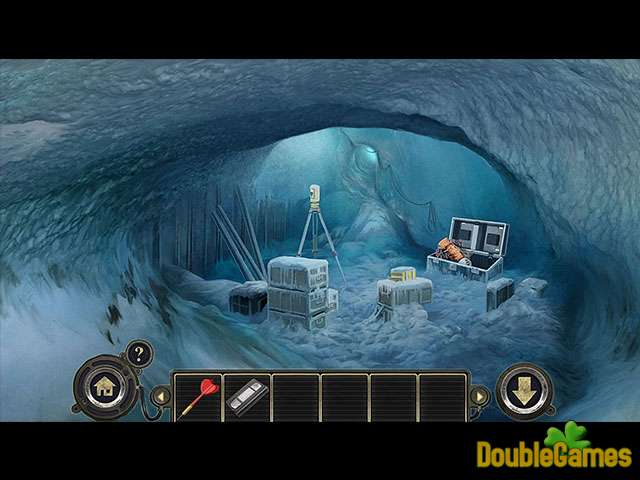Visit the DoubleGames watermark logo
The height and width of the screenshot is (480, 640).
coord(554,452)
